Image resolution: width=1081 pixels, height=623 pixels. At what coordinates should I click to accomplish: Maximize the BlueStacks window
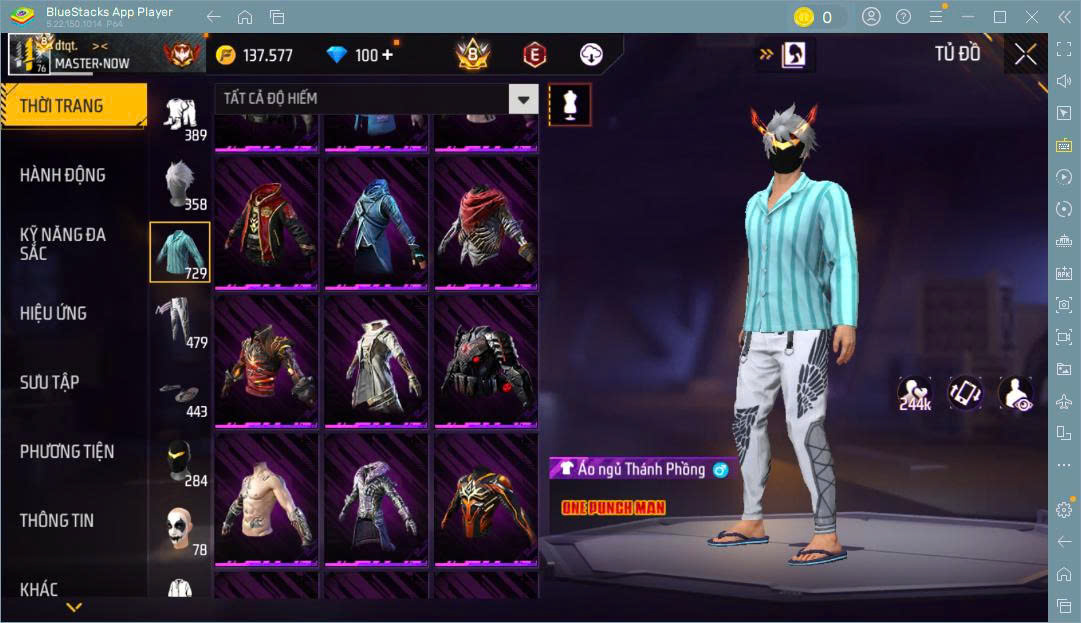999,17
